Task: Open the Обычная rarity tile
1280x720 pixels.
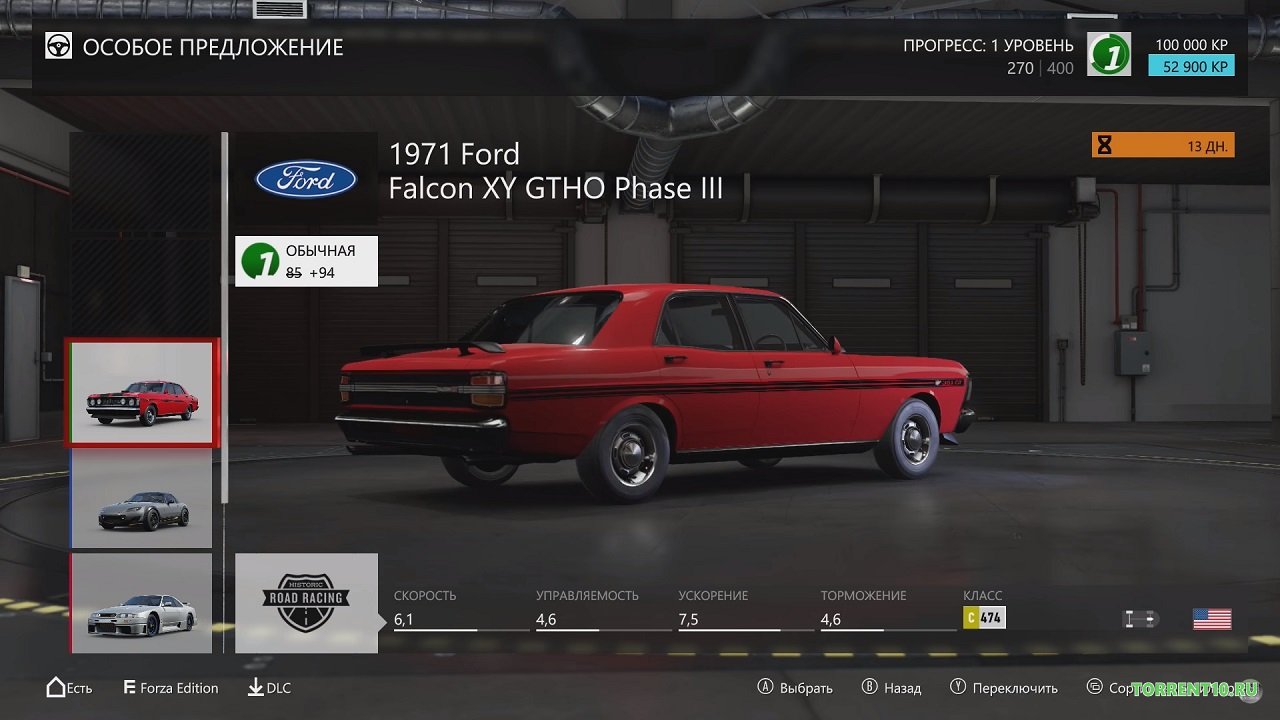Action: pos(306,261)
